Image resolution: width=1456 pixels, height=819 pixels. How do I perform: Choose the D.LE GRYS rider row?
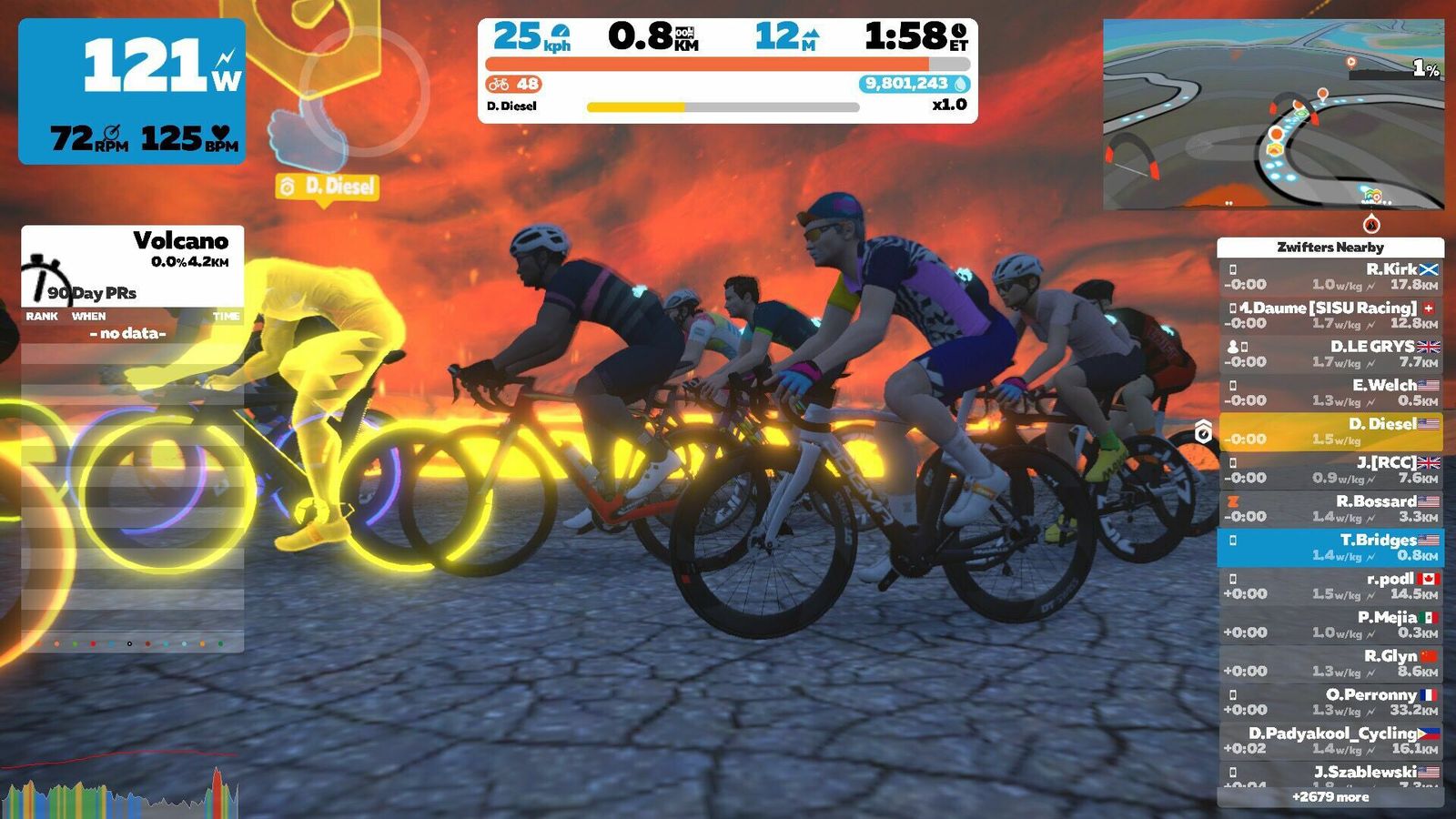(x=1330, y=354)
